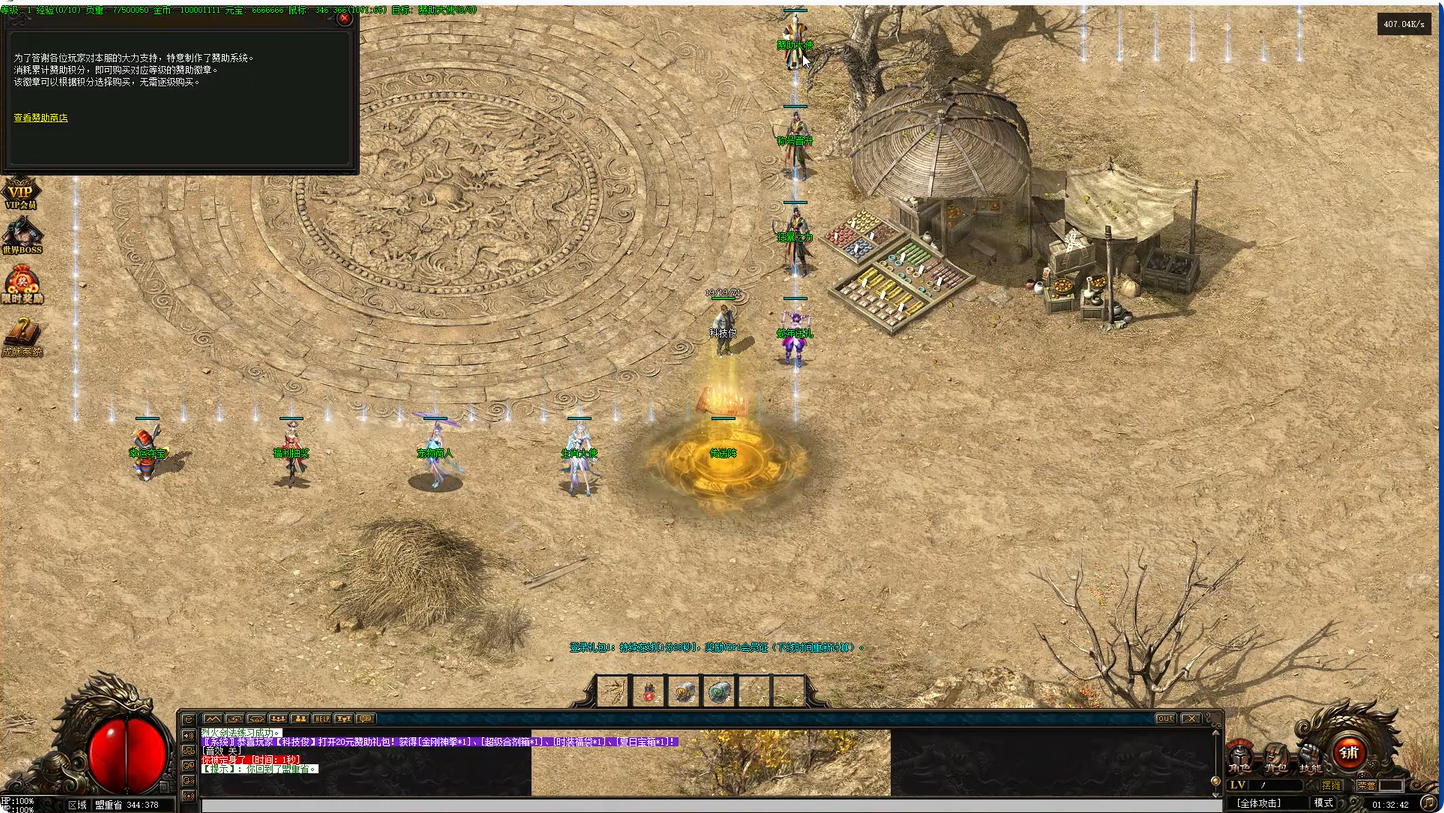Select the first hotbar item slot
The image size is (1444, 813).
(613, 691)
